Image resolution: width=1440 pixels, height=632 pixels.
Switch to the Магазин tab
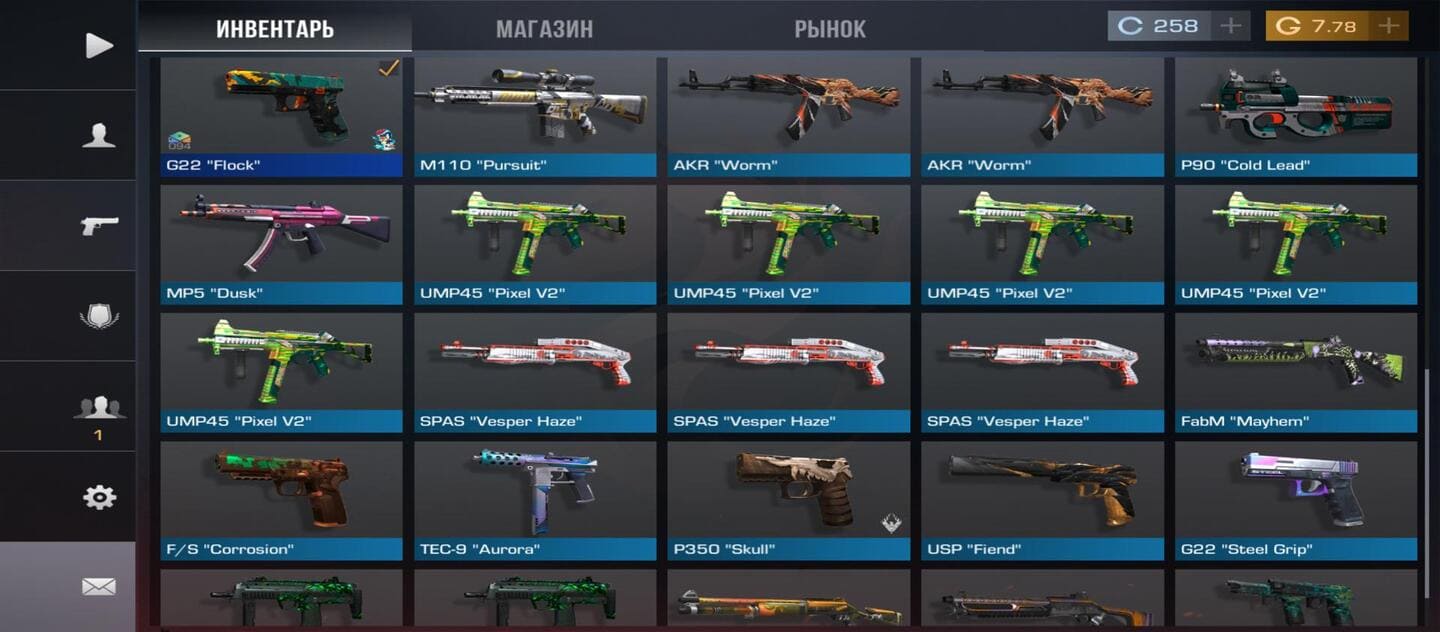click(544, 29)
